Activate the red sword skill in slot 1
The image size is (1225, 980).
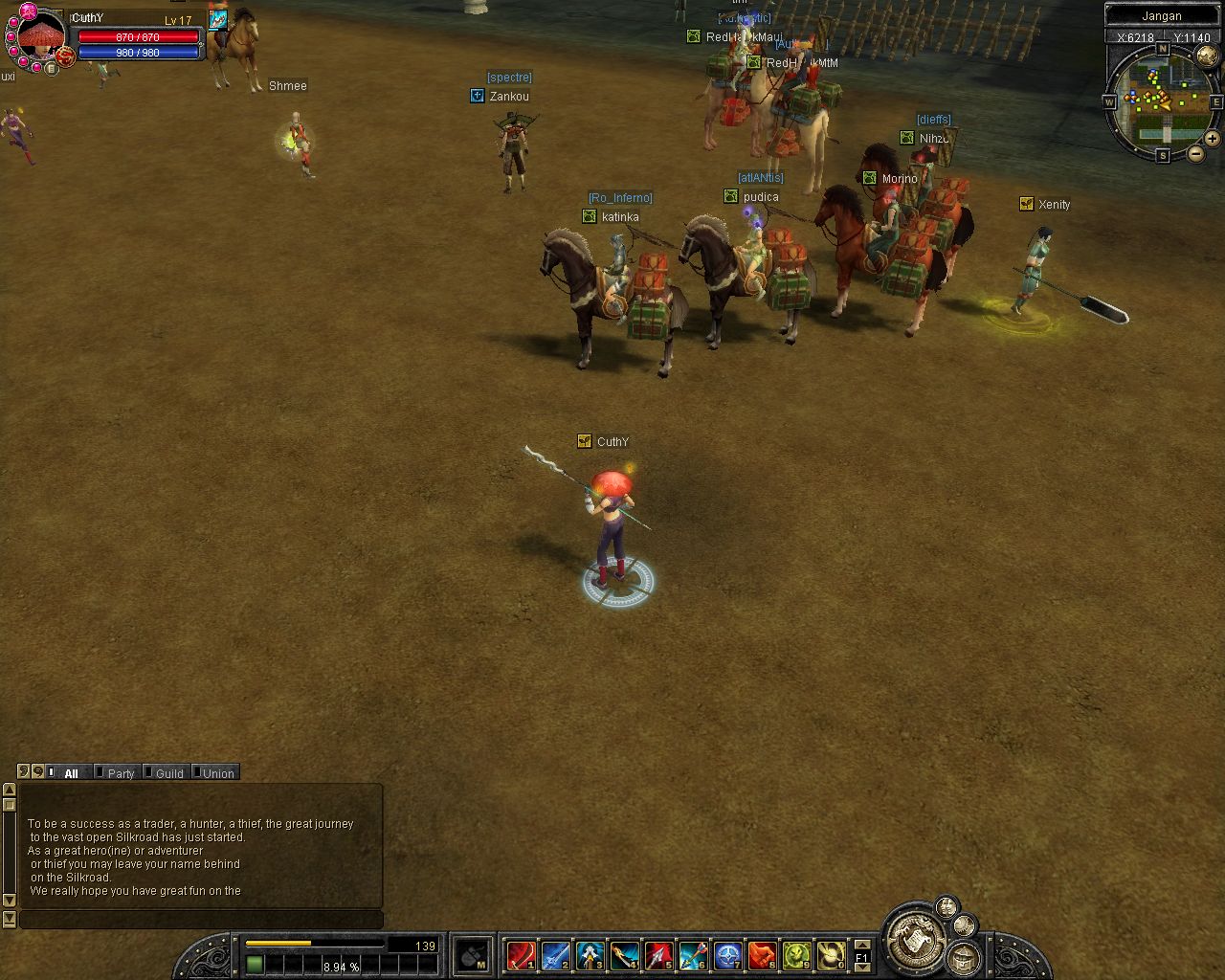point(521,955)
